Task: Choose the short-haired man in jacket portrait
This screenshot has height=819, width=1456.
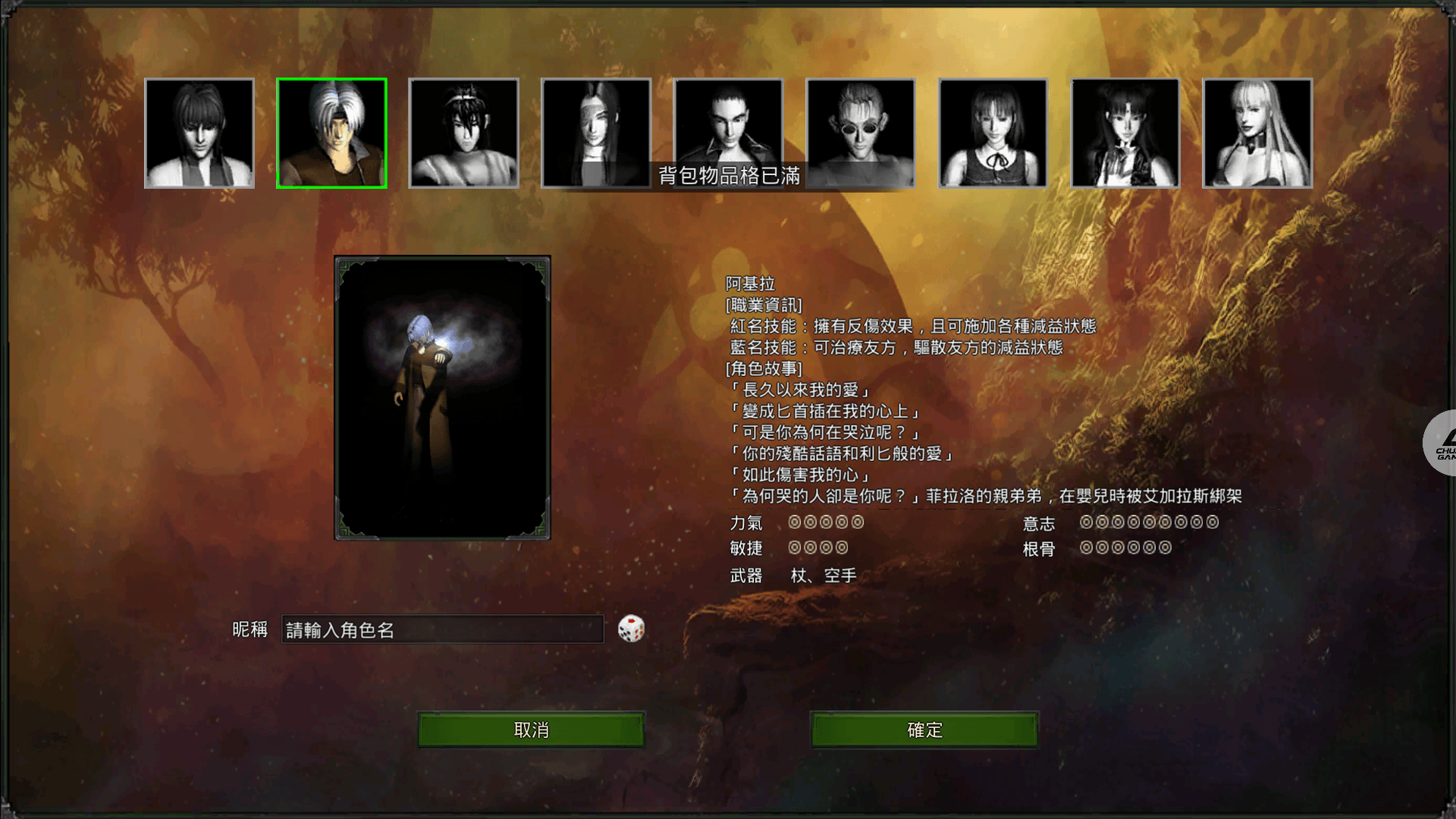Action: pyautogui.click(x=728, y=123)
